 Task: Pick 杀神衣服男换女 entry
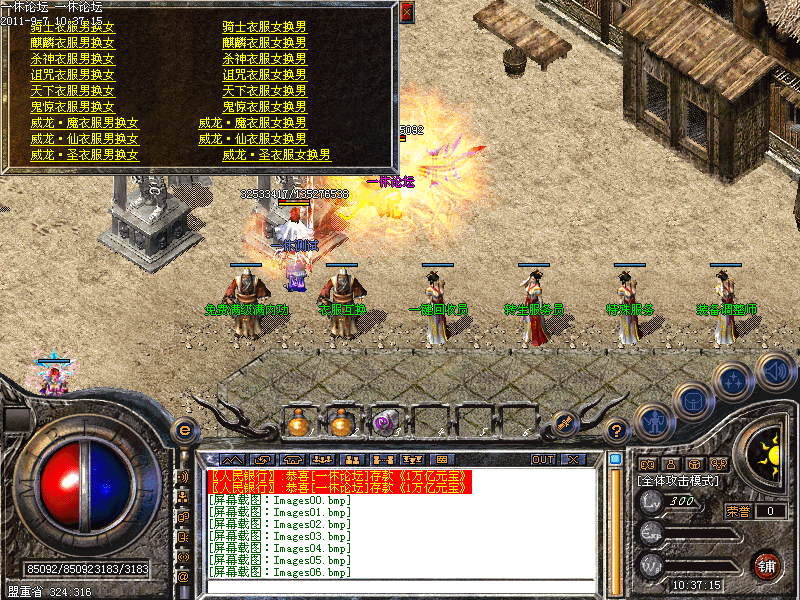73,59
